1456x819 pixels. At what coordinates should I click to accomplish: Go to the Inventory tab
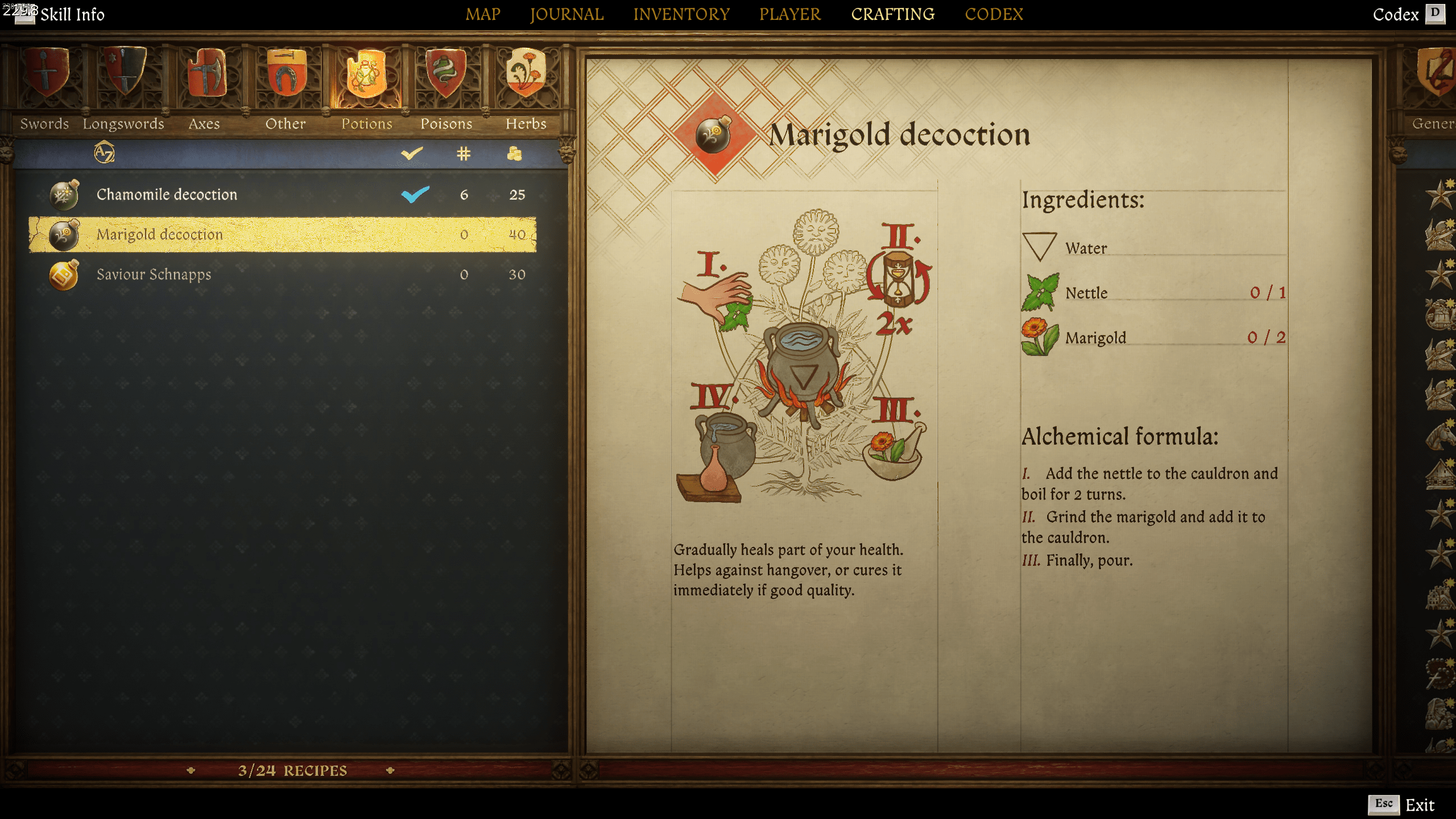coord(681,14)
